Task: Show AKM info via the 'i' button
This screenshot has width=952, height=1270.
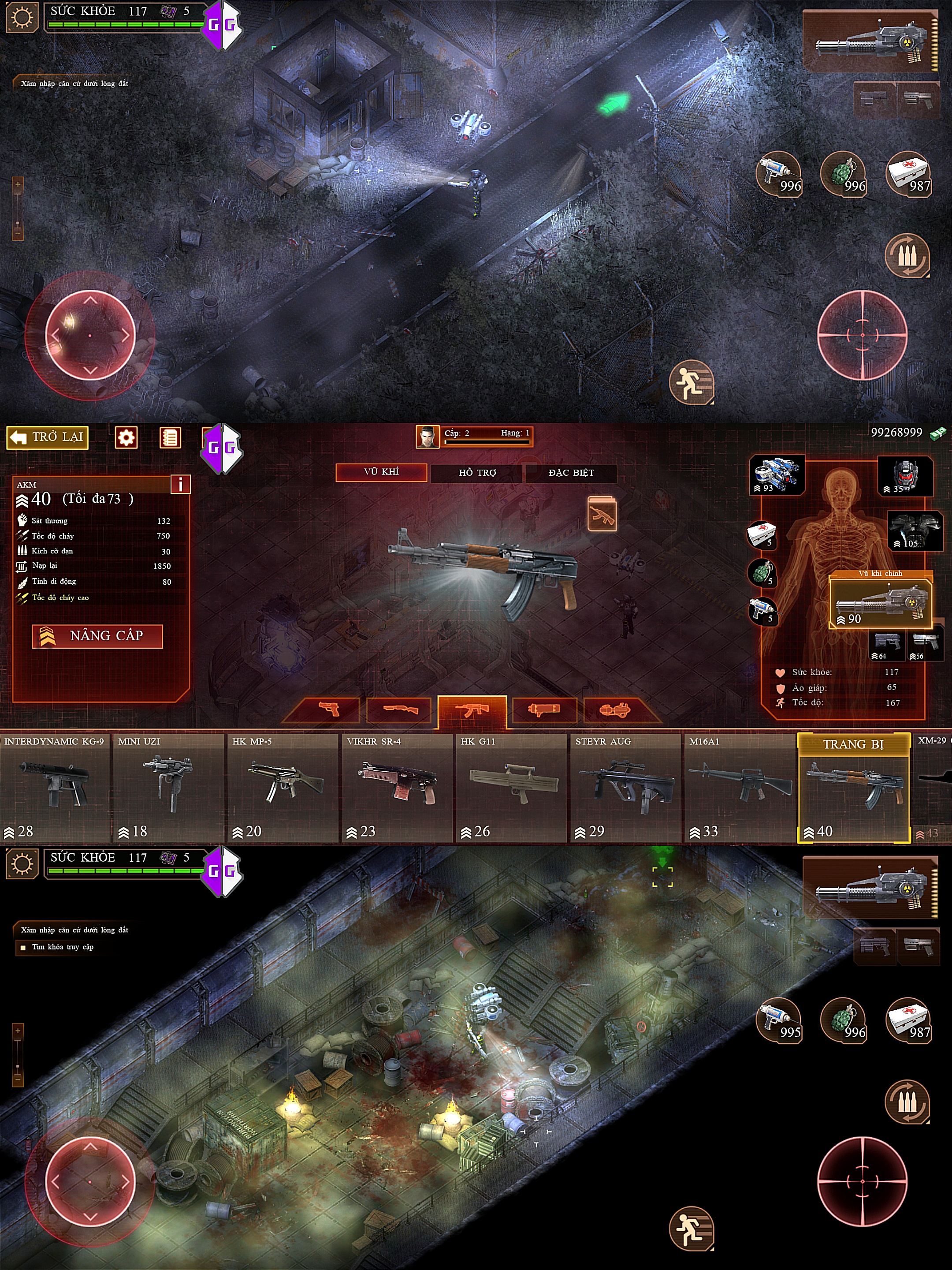Action: 180,485
